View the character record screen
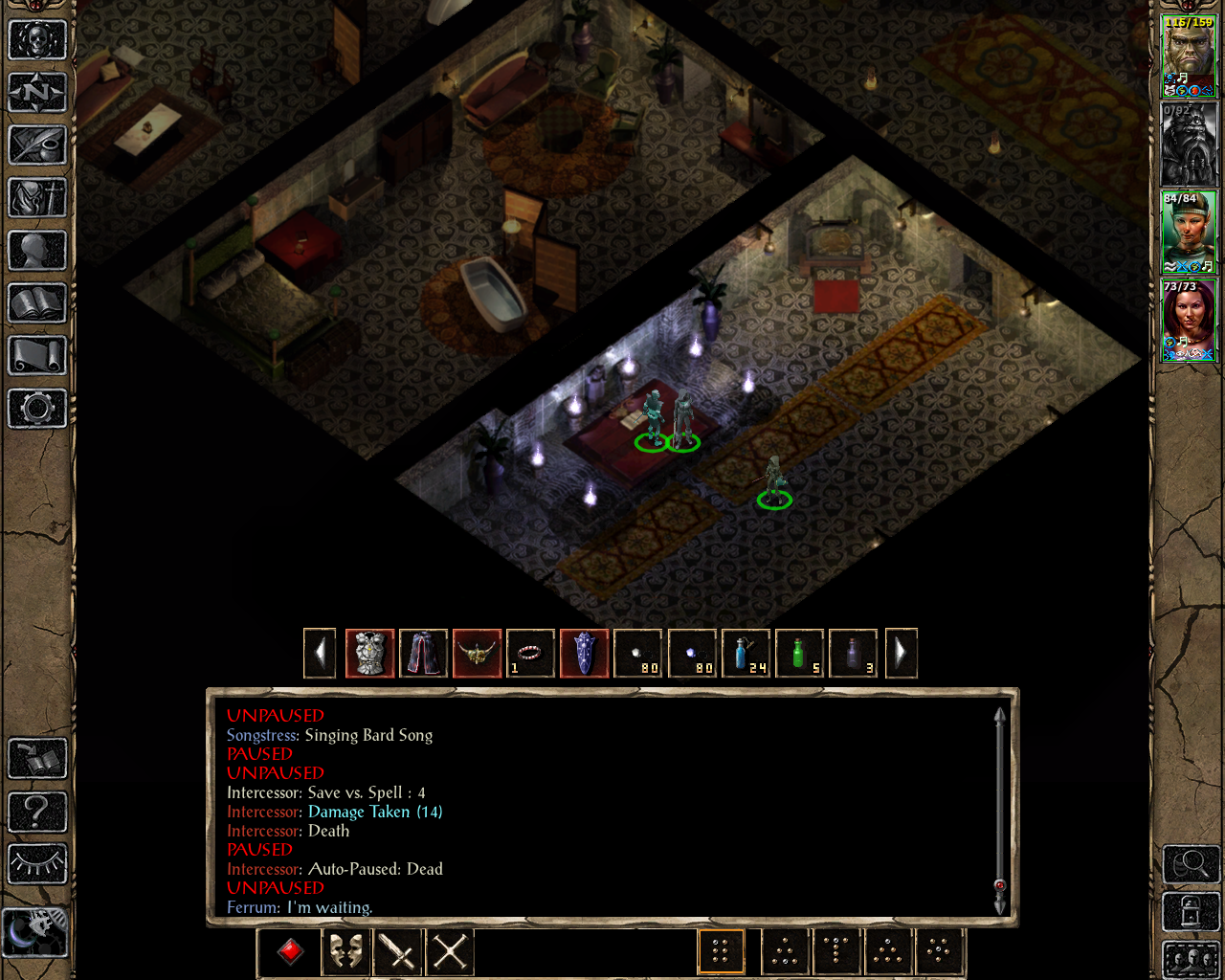1225x980 pixels. tap(36, 251)
